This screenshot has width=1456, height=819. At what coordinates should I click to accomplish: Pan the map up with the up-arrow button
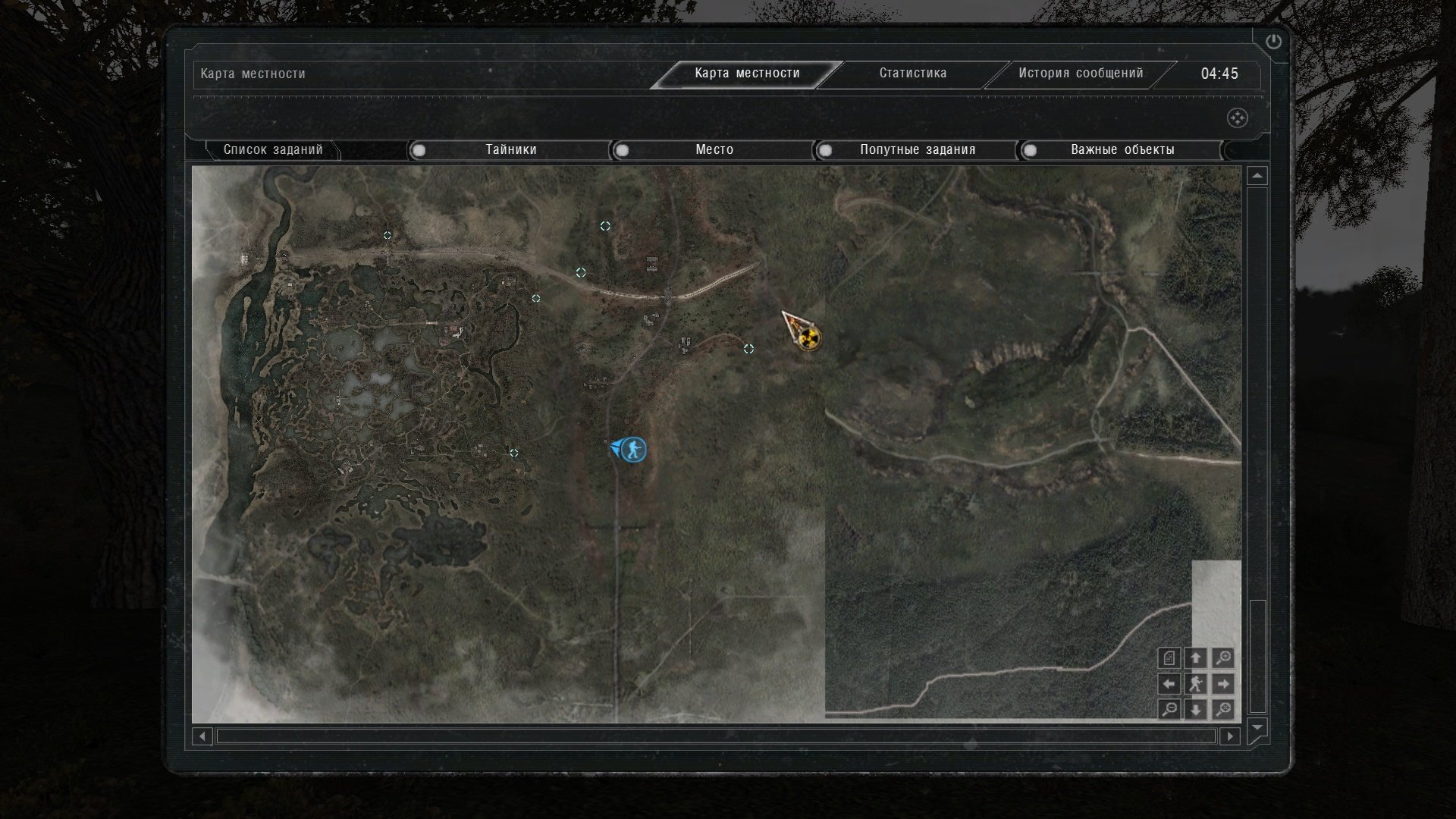(x=1196, y=658)
